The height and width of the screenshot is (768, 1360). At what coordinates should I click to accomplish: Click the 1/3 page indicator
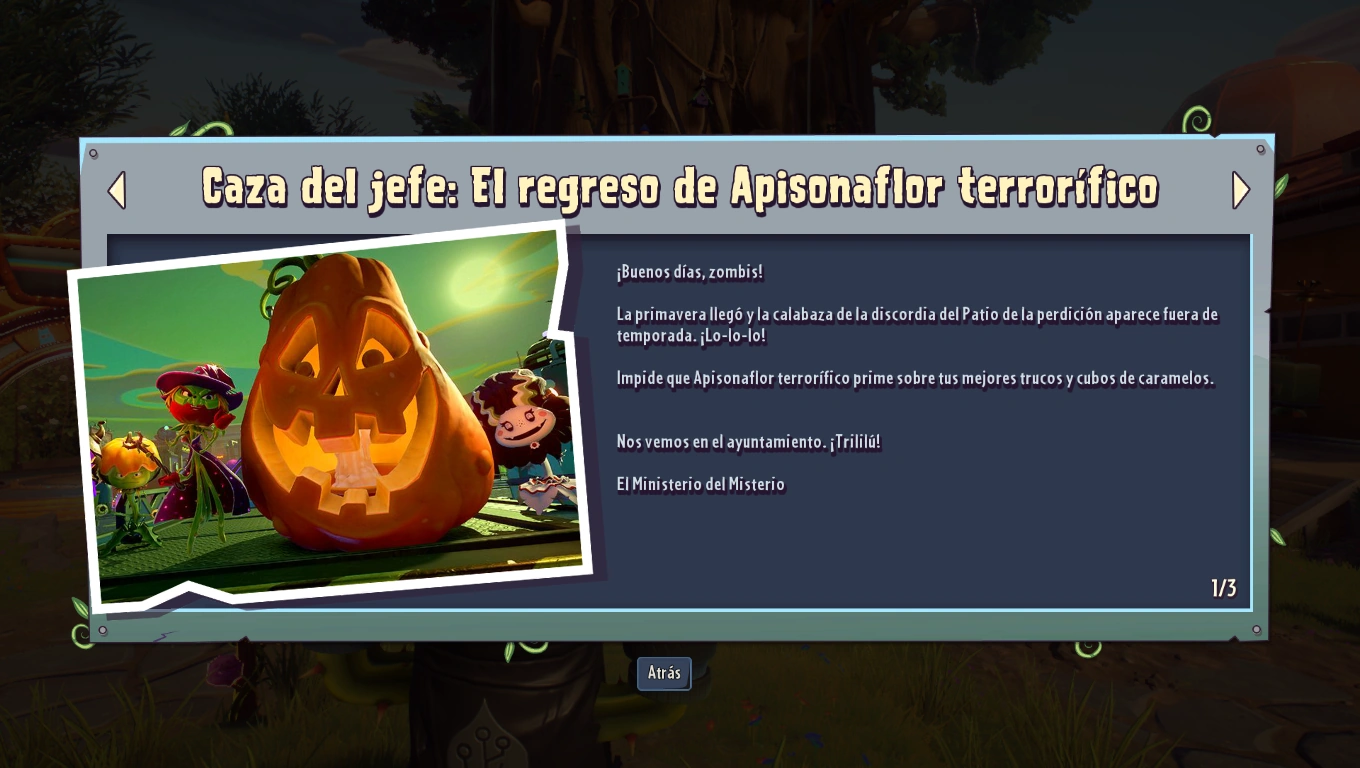tap(1222, 589)
